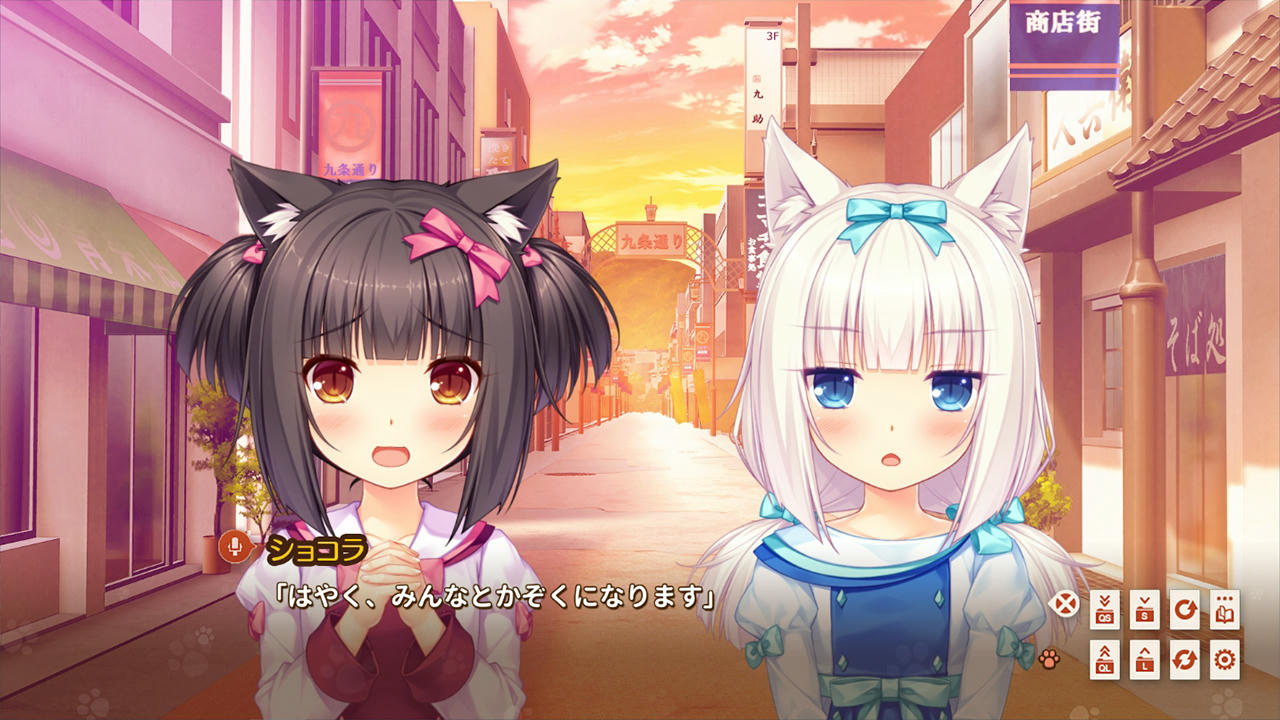
Task: Enable skip mode with the double-arrow icon
Action: click(1184, 660)
